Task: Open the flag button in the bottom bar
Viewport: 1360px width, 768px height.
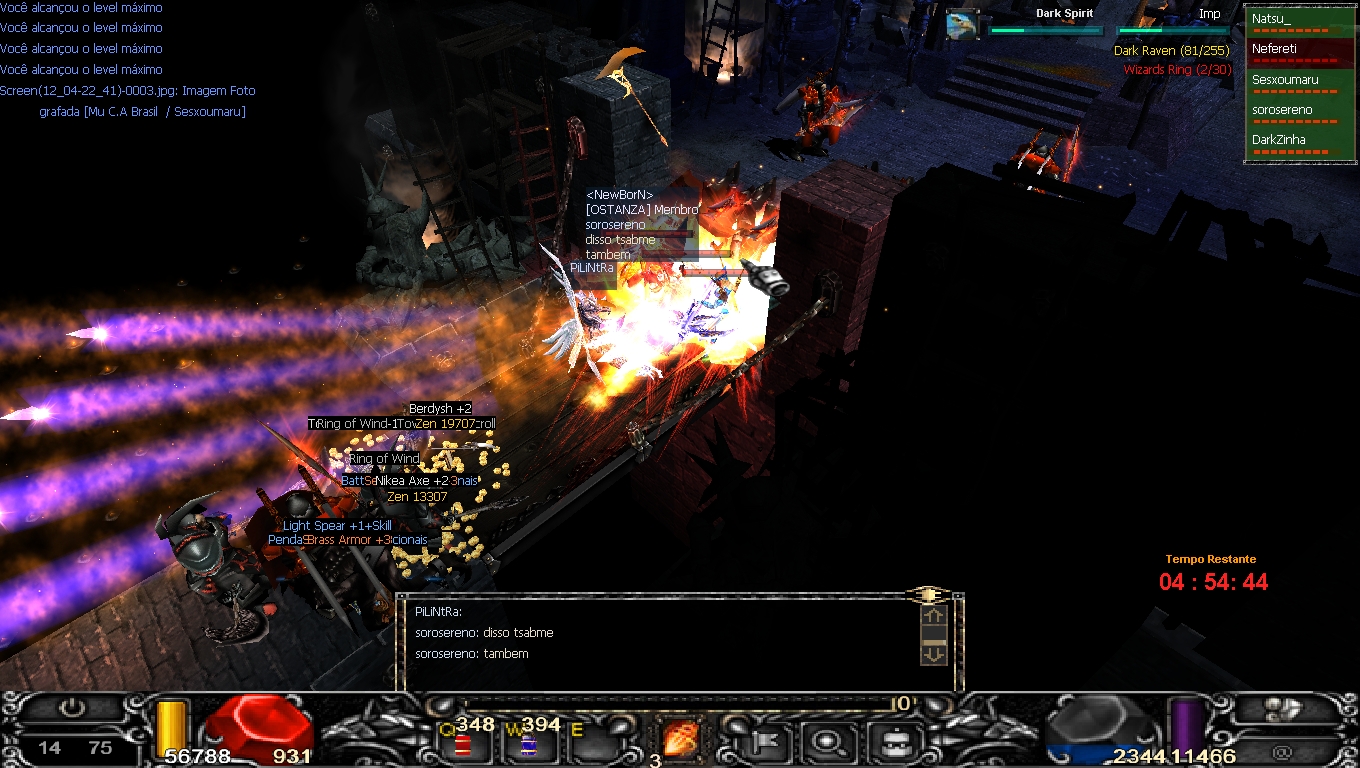Action: (x=768, y=742)
